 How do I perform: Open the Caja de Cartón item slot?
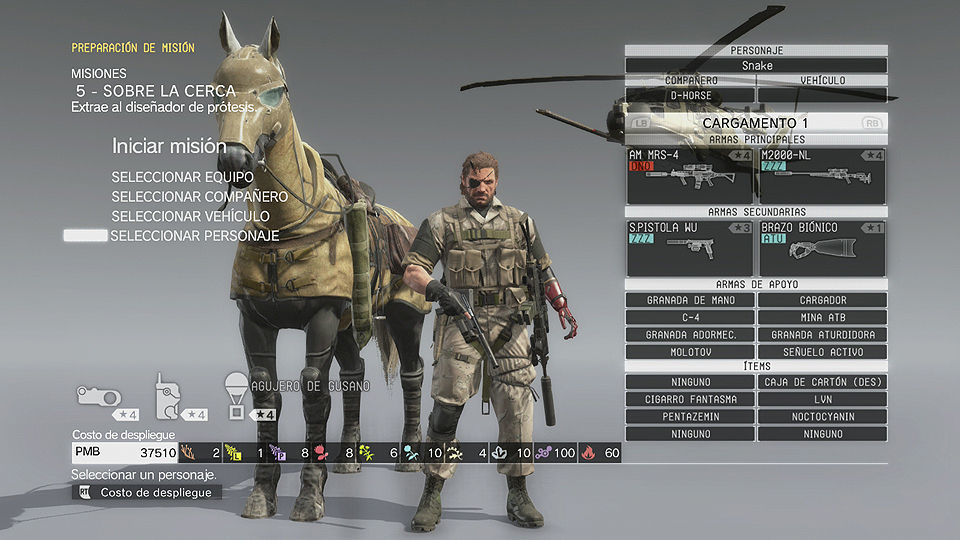tap(822, 382)
